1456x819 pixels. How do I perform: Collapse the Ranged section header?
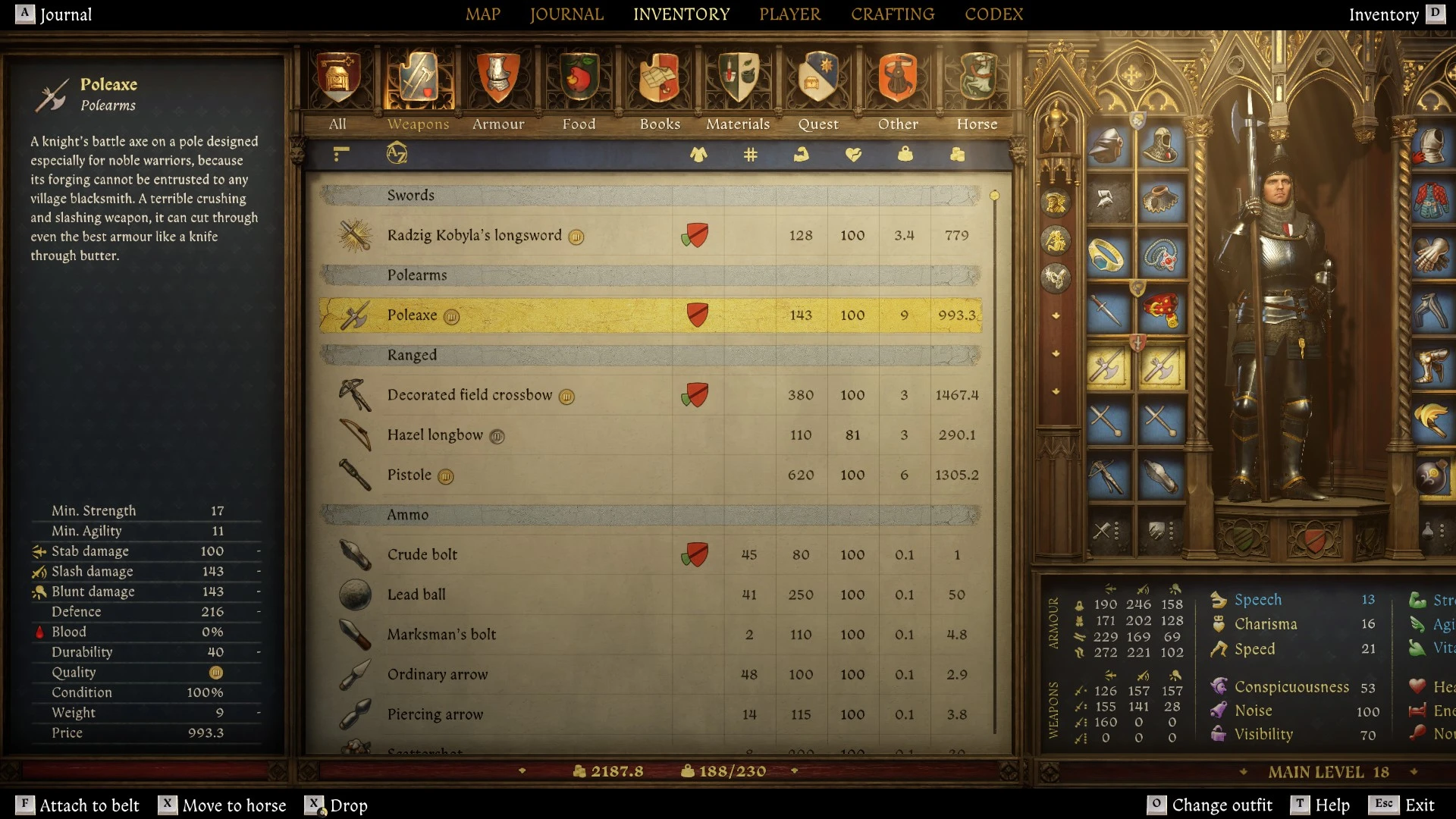[x=531, y=354]
